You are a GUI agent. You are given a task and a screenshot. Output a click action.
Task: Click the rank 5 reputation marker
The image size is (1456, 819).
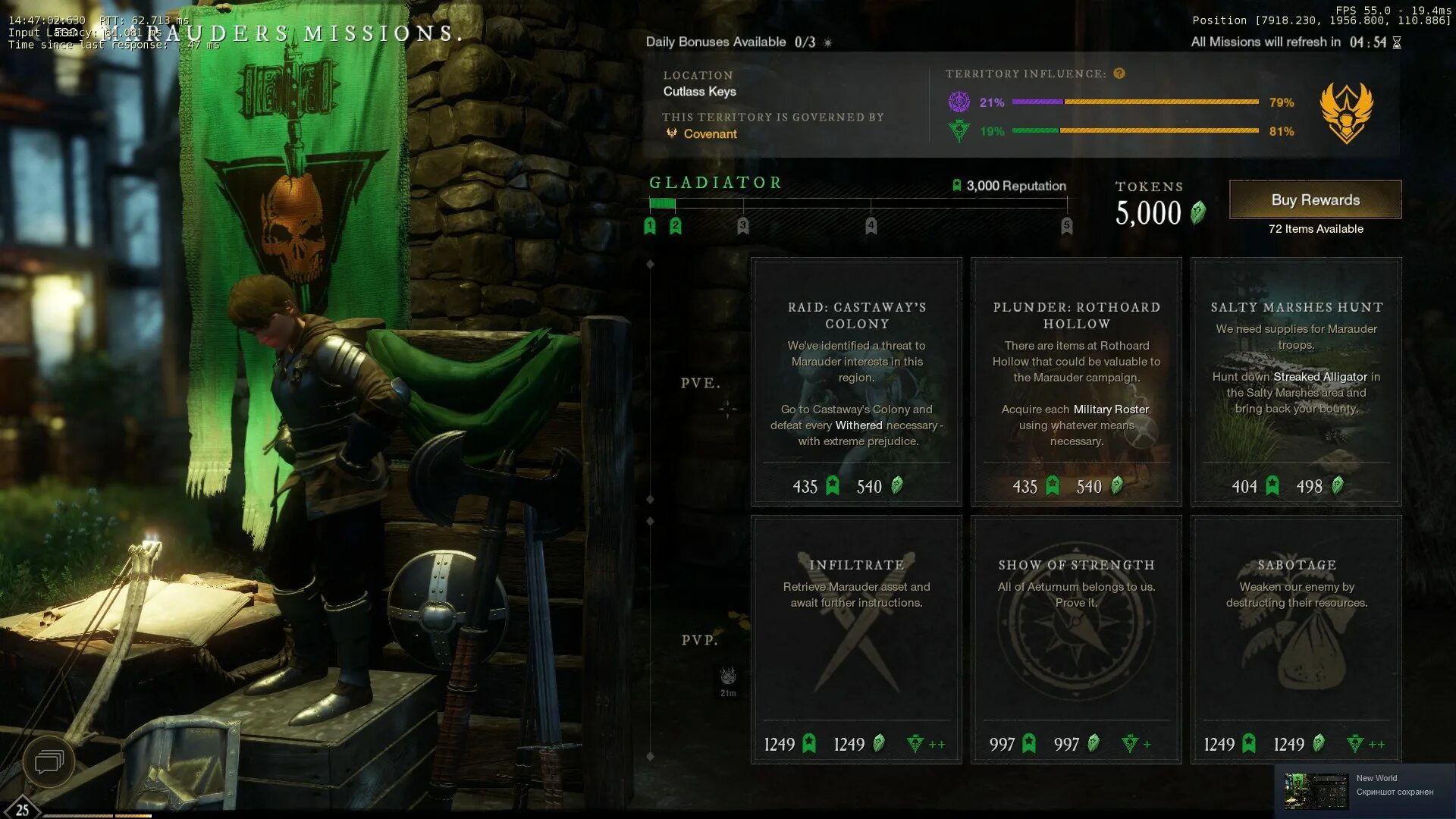coord(1066,225)
